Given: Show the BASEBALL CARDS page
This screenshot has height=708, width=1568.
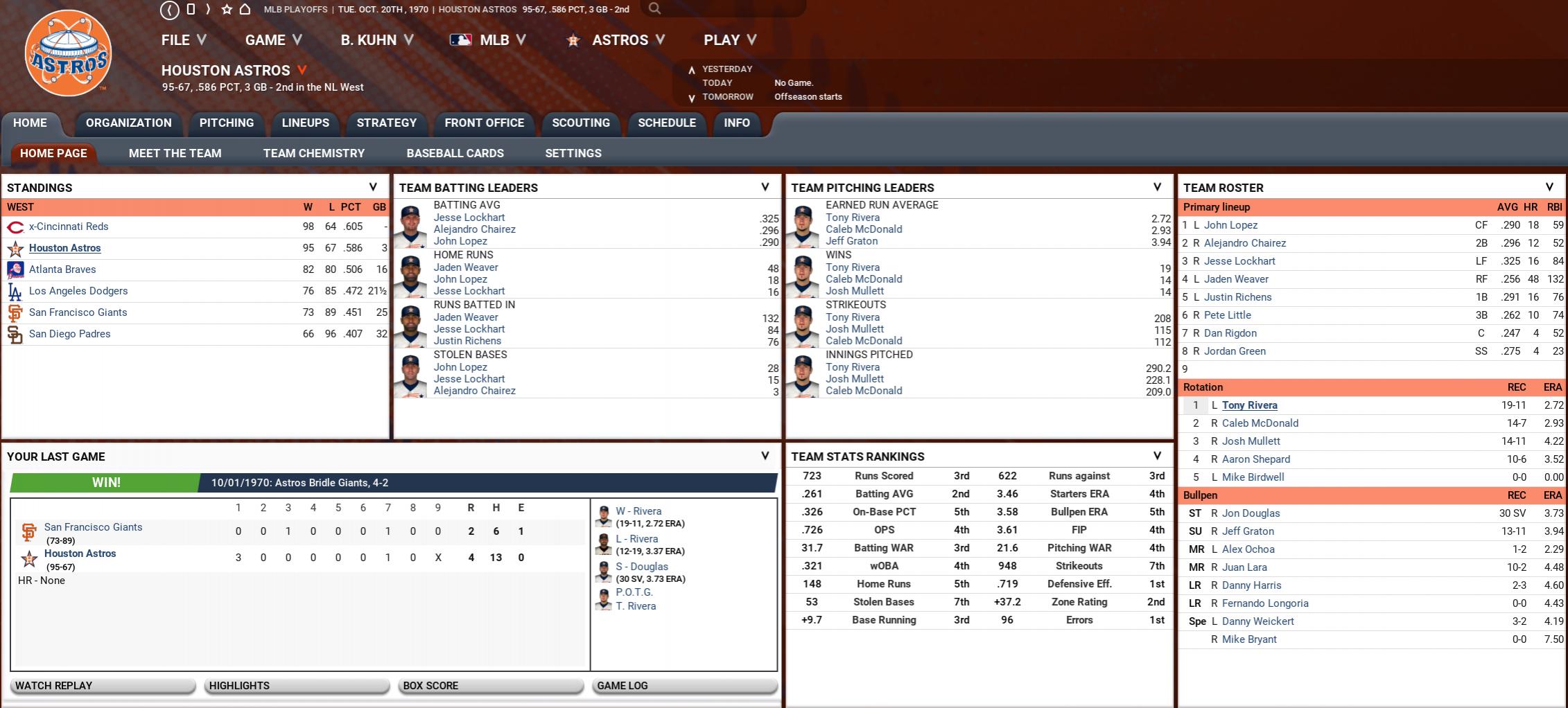Looking at the screenshot, I should [x=455, y=153].
